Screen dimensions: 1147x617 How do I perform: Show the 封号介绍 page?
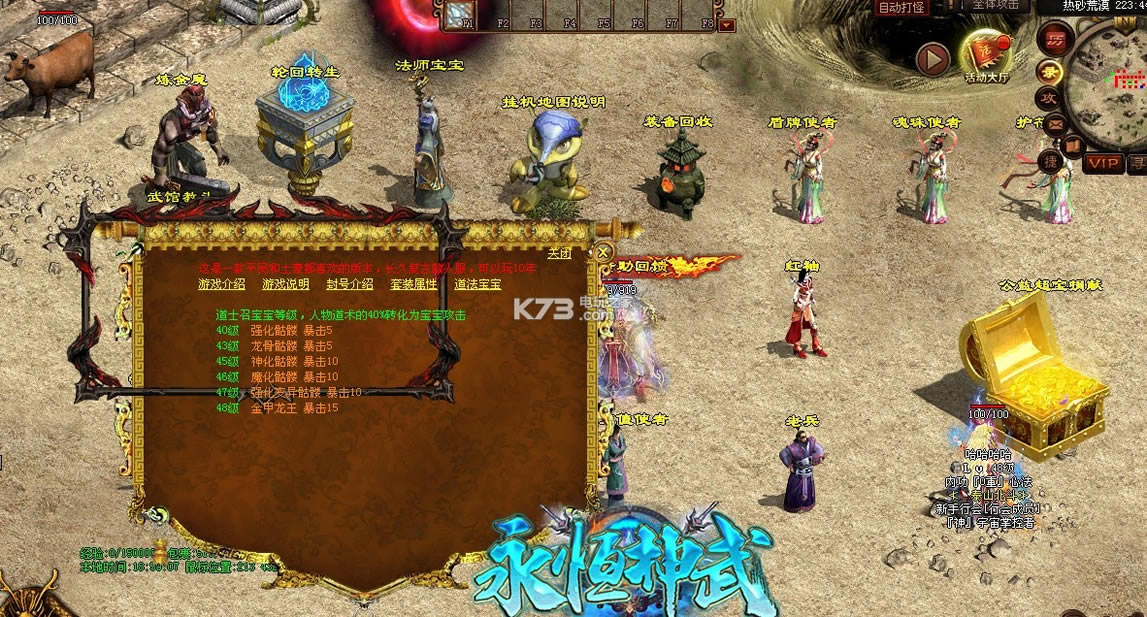[x=350, y=284]
